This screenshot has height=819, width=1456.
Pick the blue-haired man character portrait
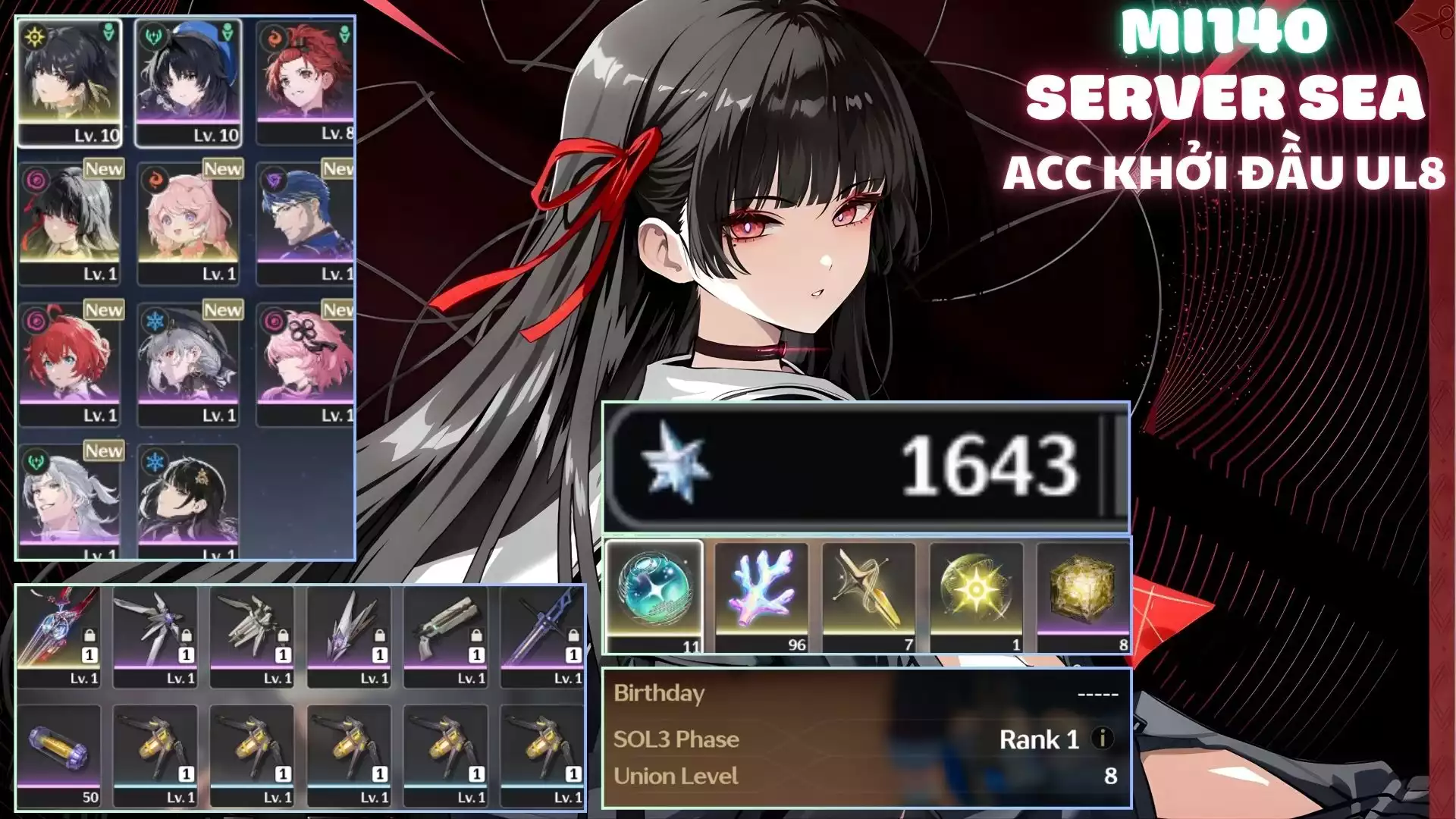click(305, 223)
